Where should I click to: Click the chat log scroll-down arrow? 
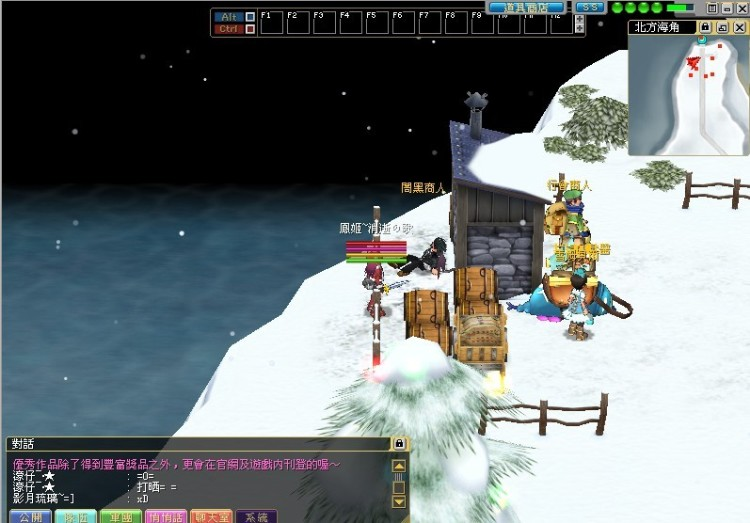coord(399,501)
